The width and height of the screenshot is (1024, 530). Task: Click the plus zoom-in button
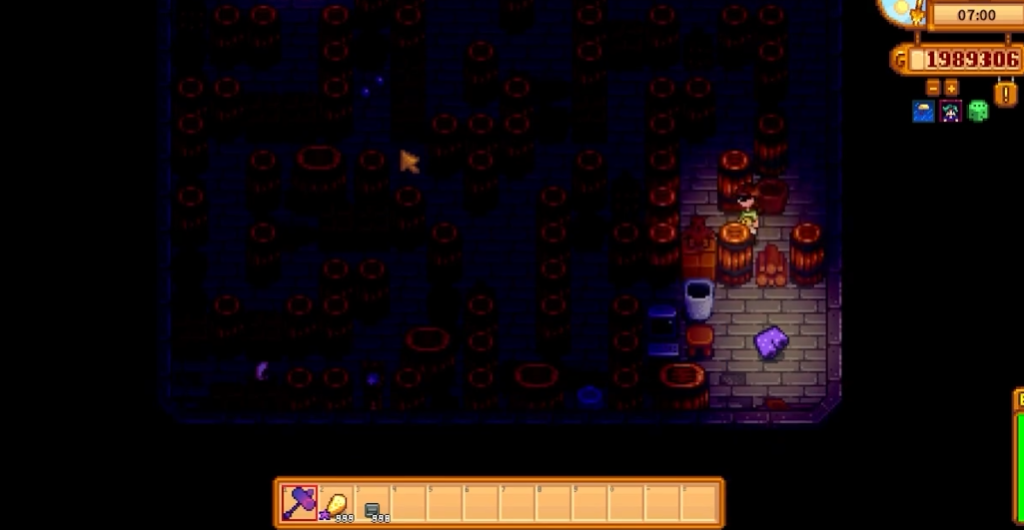[951, 87]
